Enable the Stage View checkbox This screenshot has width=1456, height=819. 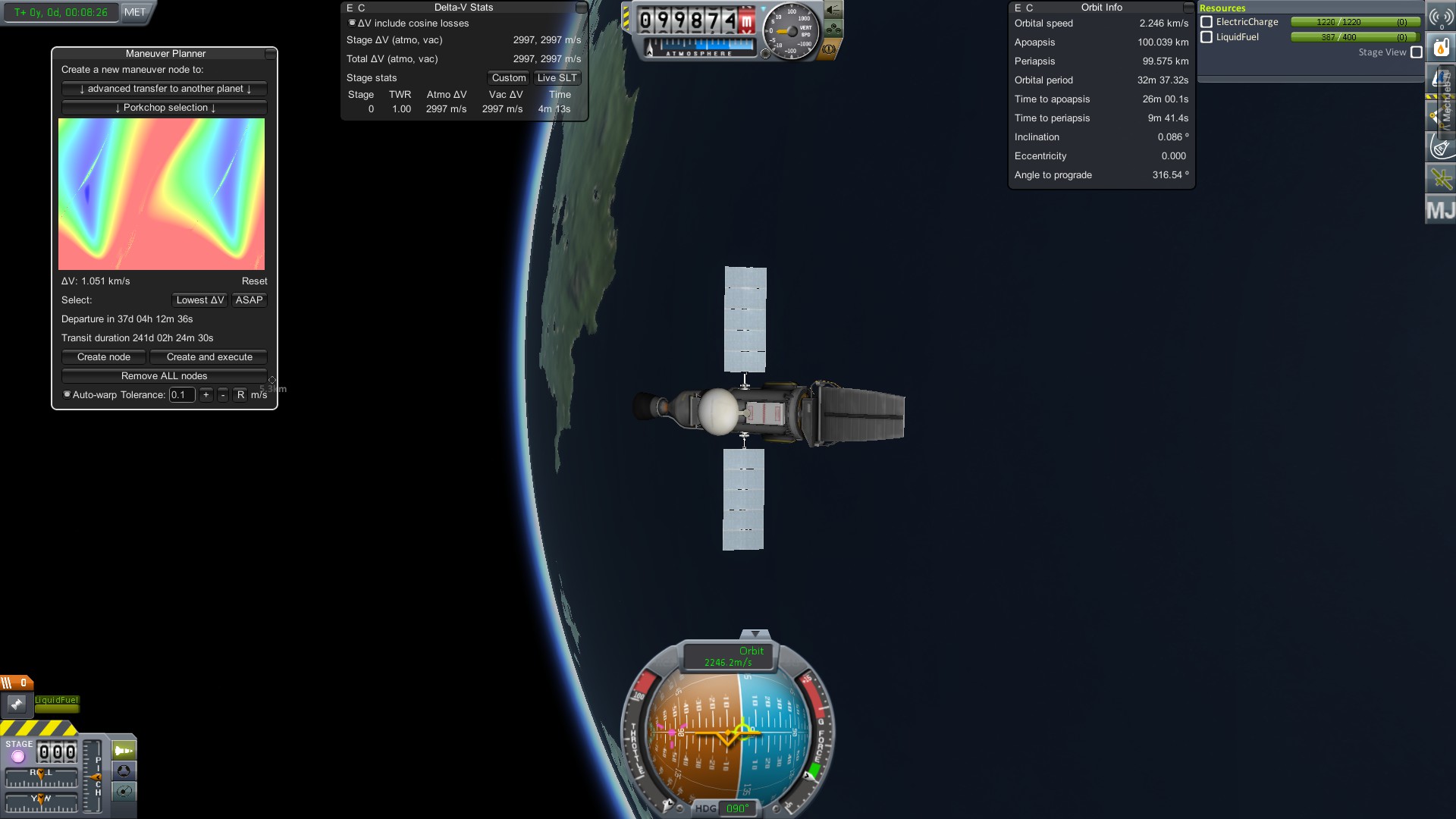[1416, 52]
